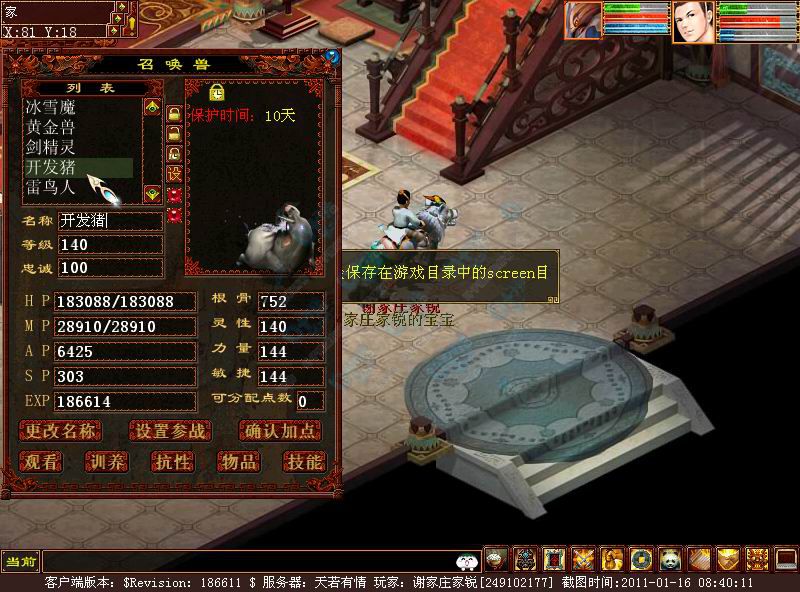This screenshot has width=800, height=592.
Task: Edit the 名称 name input field
Action: [110, 221]
